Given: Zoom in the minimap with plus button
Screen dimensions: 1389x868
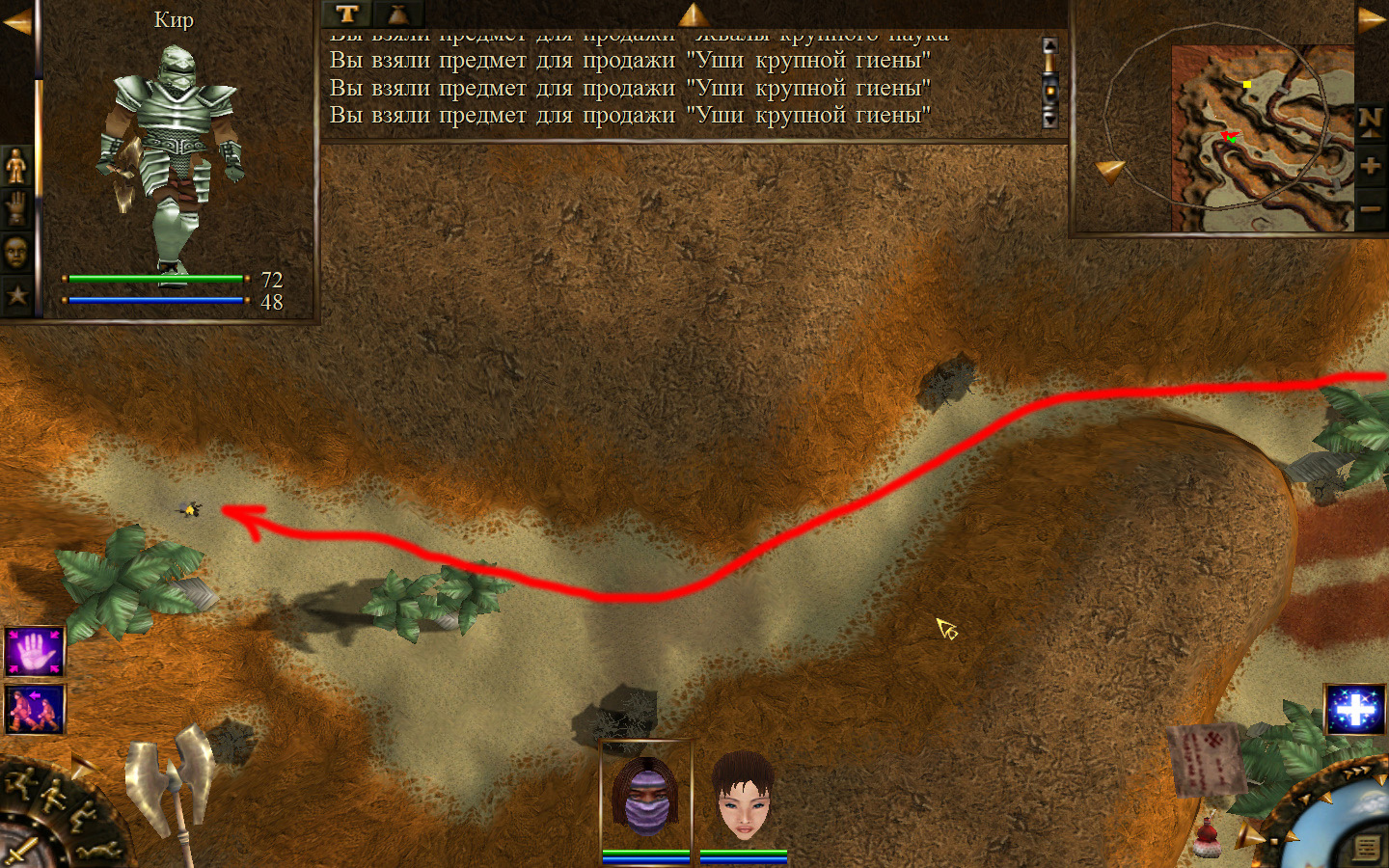Looking at the screenshot, I should coord(1370,166).
